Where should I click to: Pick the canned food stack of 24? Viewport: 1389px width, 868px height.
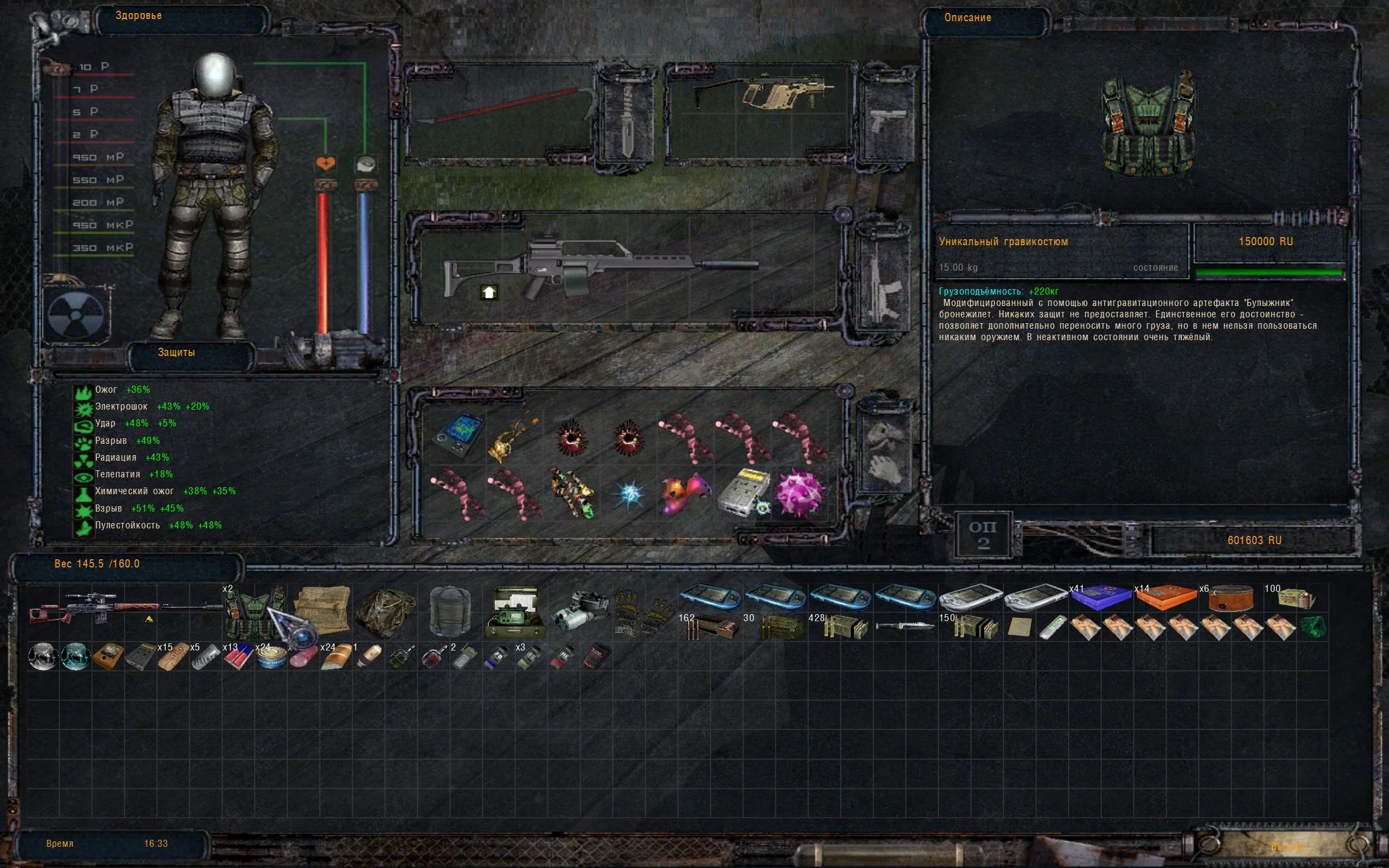pyautogui.click(x=270, y=655)
